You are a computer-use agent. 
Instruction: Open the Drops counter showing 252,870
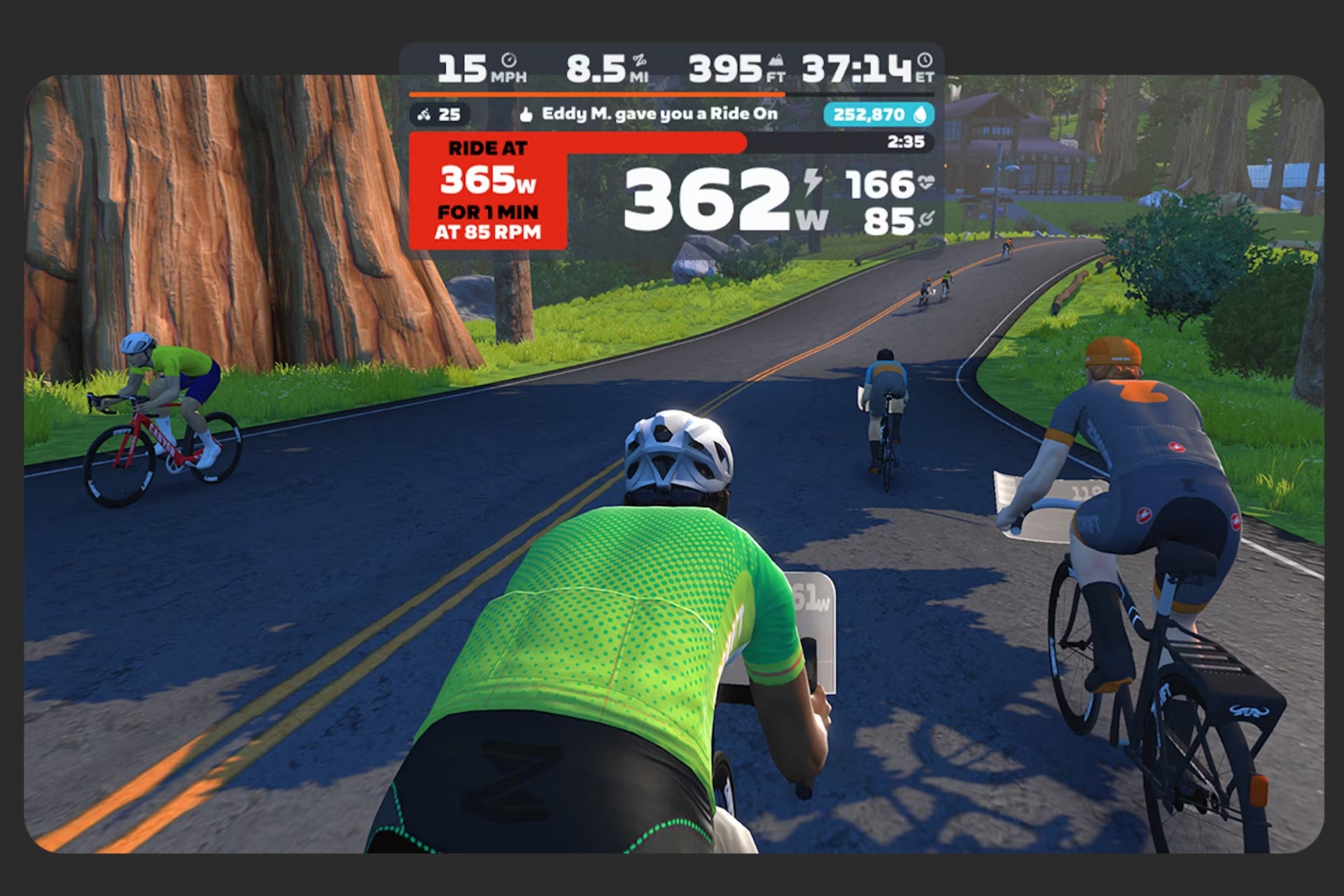(x=878, y=115)
